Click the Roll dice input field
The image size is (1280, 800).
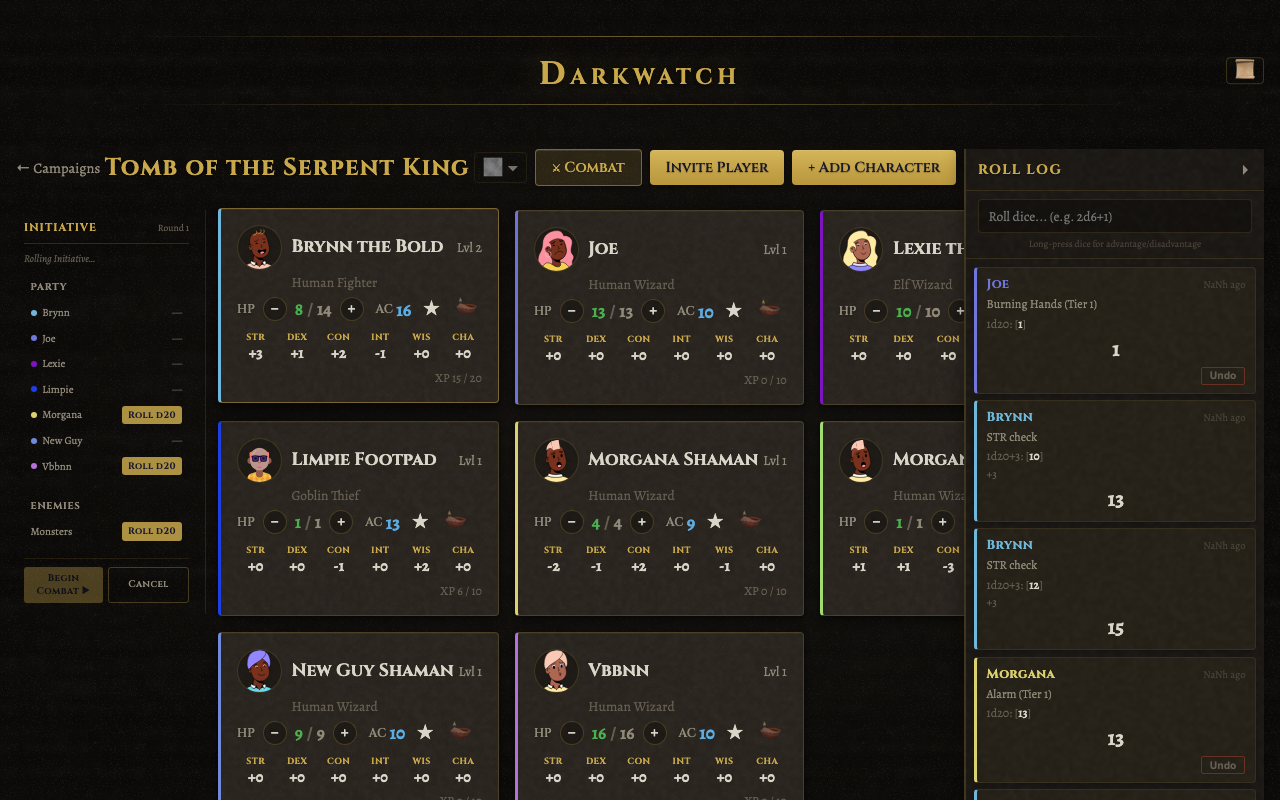(1113, 215)
